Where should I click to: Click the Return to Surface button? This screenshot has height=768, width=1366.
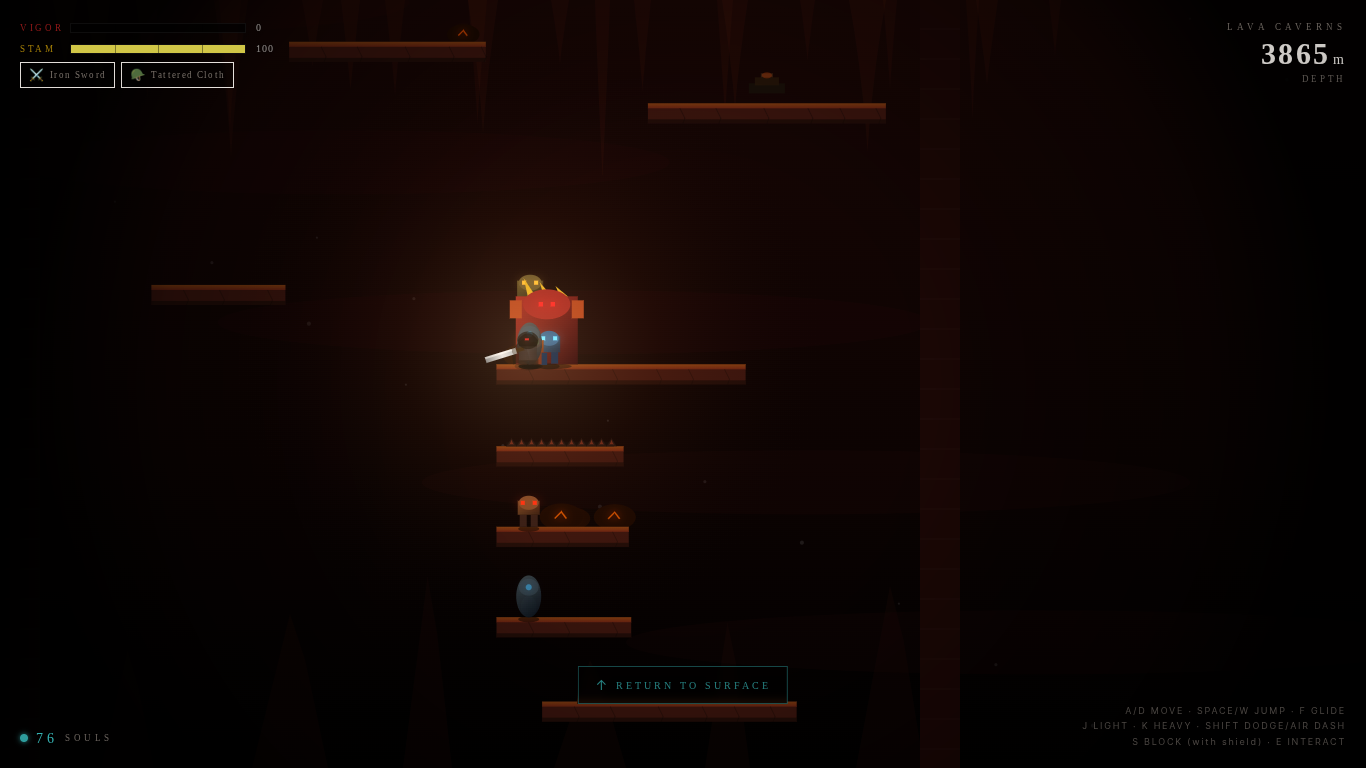pyautogui.click(x=683, y=685)
